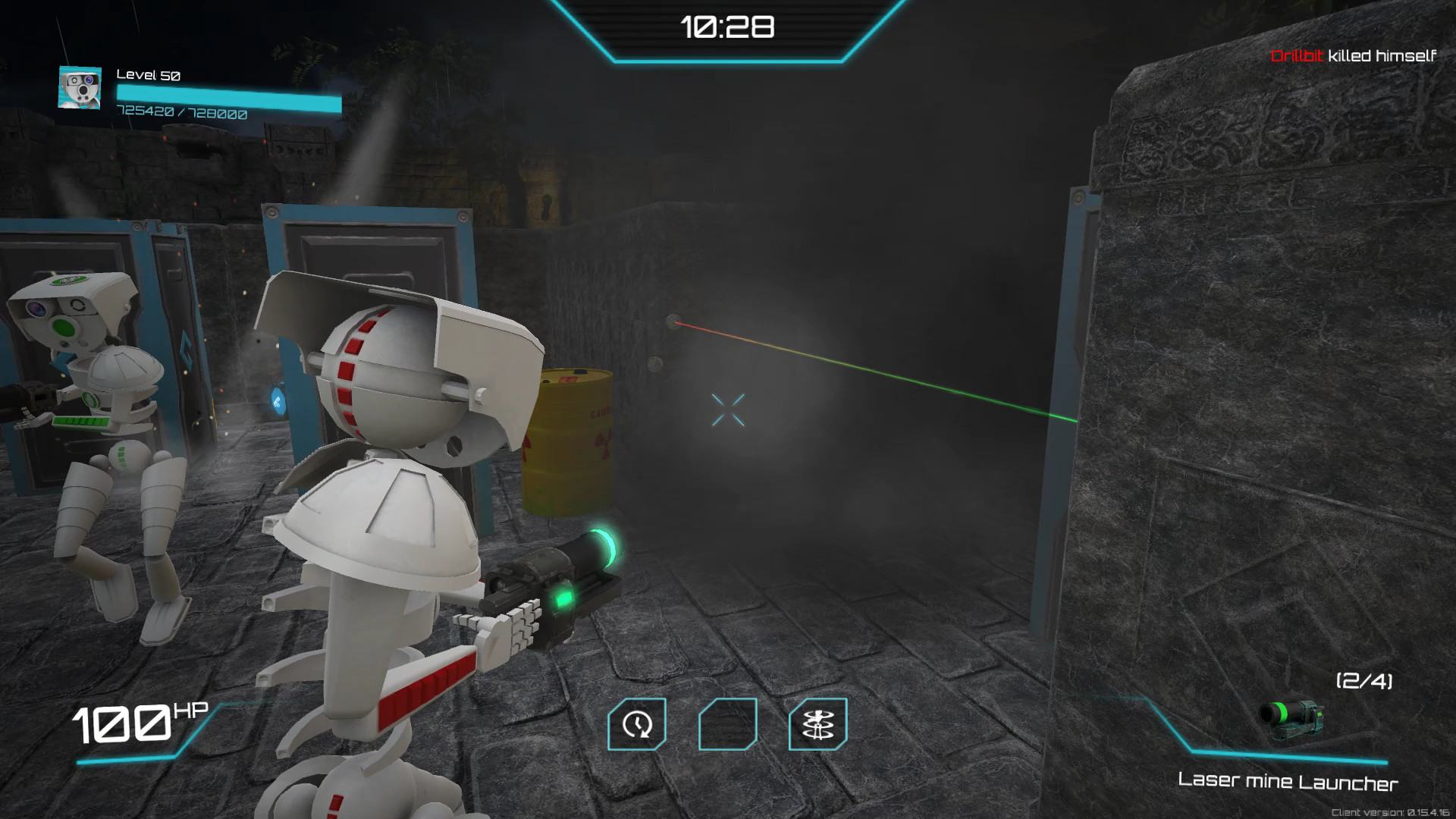Activate the clock rewind ability
The width and height of the screenshot is (1456, 819).
coord(637,724)
